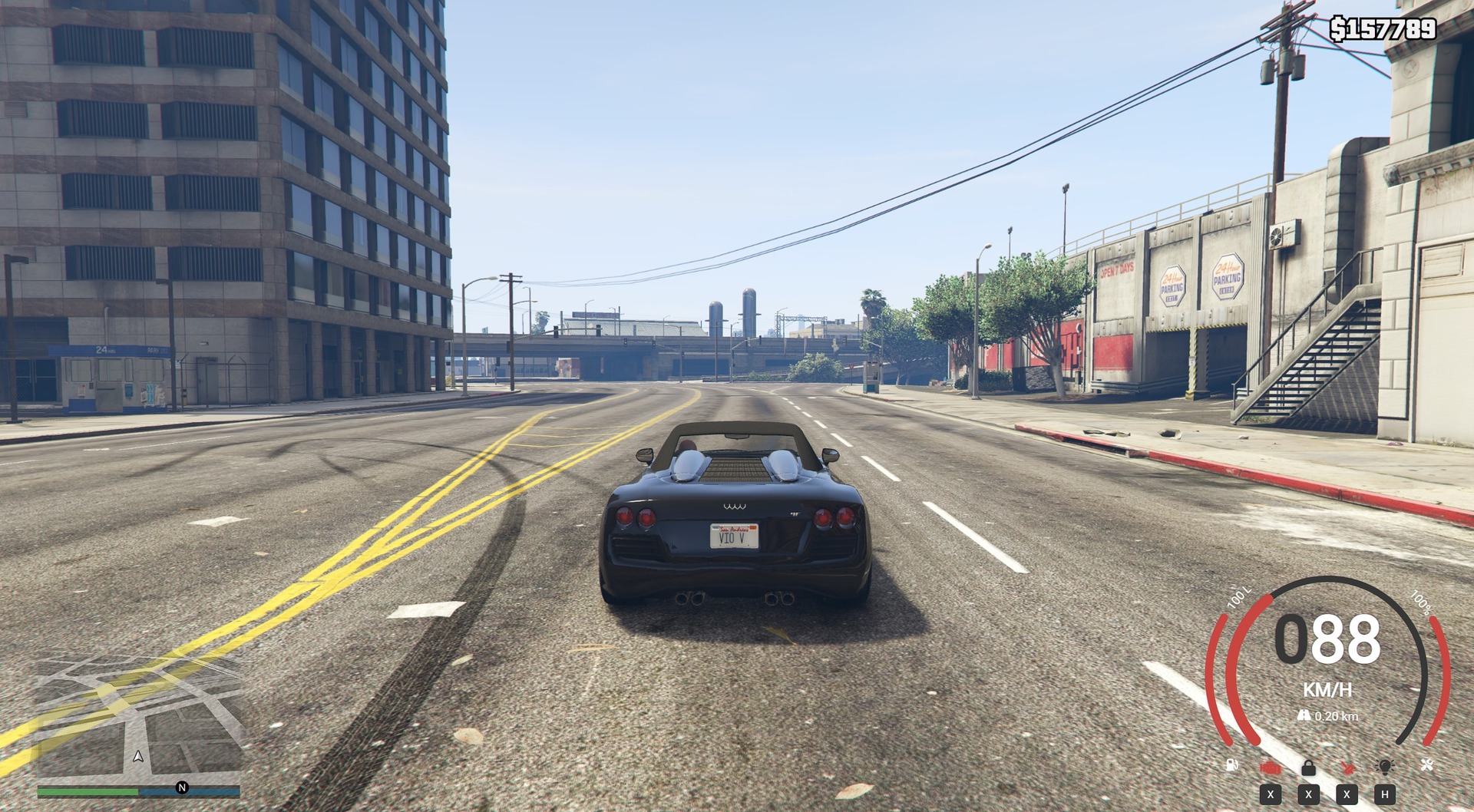Click the north compass marker on minimap
The width and height of the screenshot is (1474, 812).
pyautogui.click(x=182, y=787)
